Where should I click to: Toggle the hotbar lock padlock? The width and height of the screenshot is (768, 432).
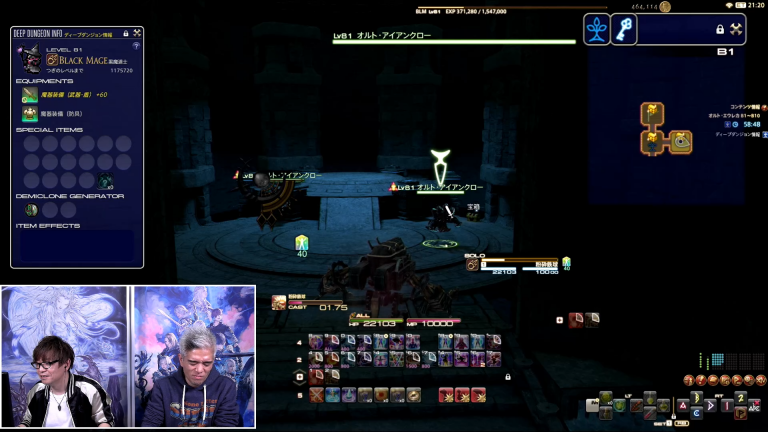tap(507, 377)
